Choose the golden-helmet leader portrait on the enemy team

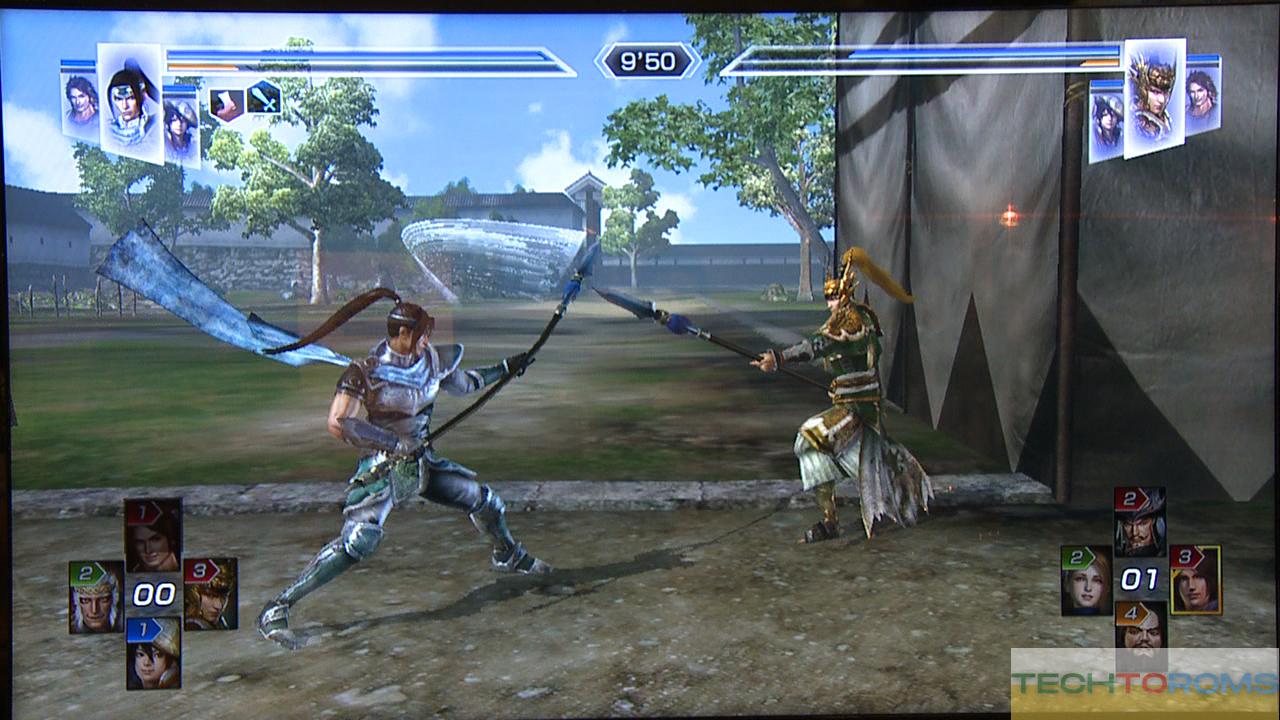click(x=1153, y=97)
